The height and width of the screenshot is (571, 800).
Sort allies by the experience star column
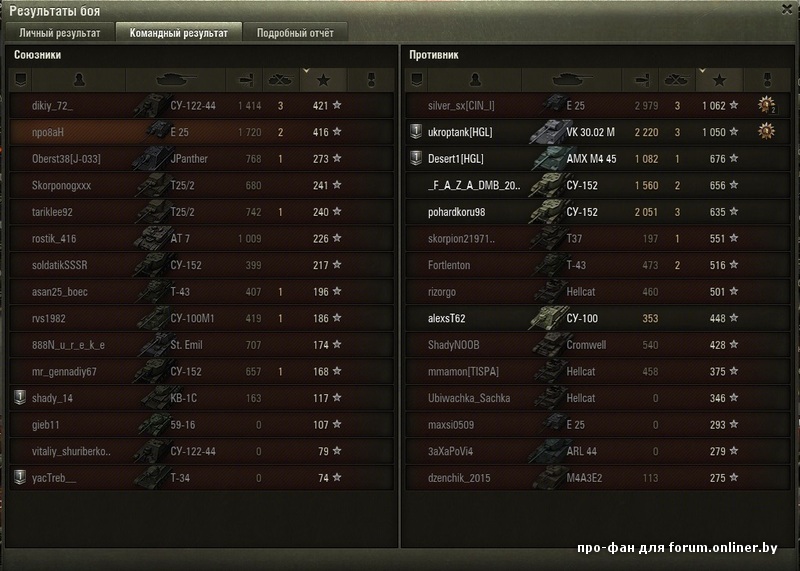coord(322,79)
